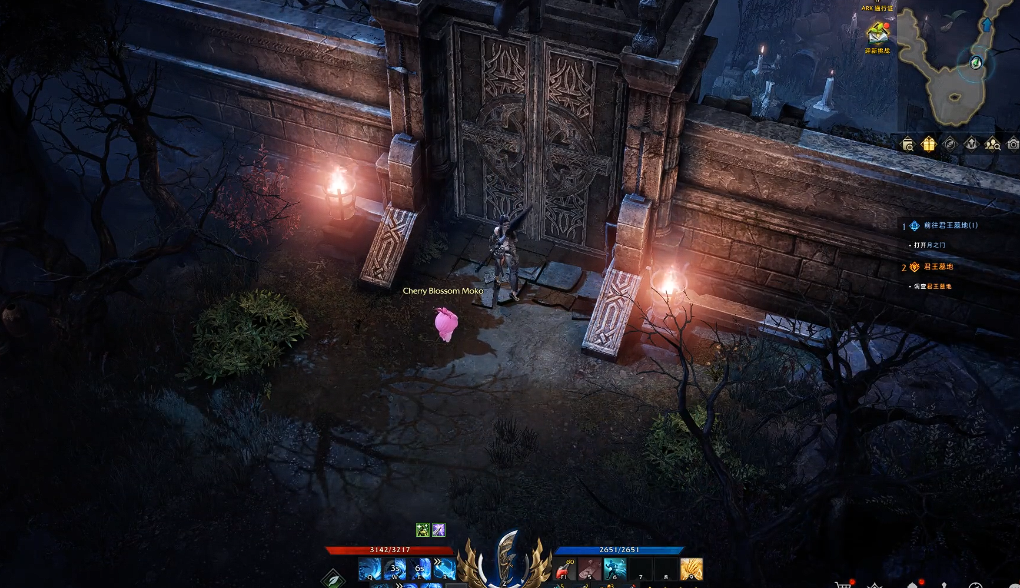Screen dimensions: 1020x588
Task: Select the people search icon under minimap
Action: click(x=991, y=144)
